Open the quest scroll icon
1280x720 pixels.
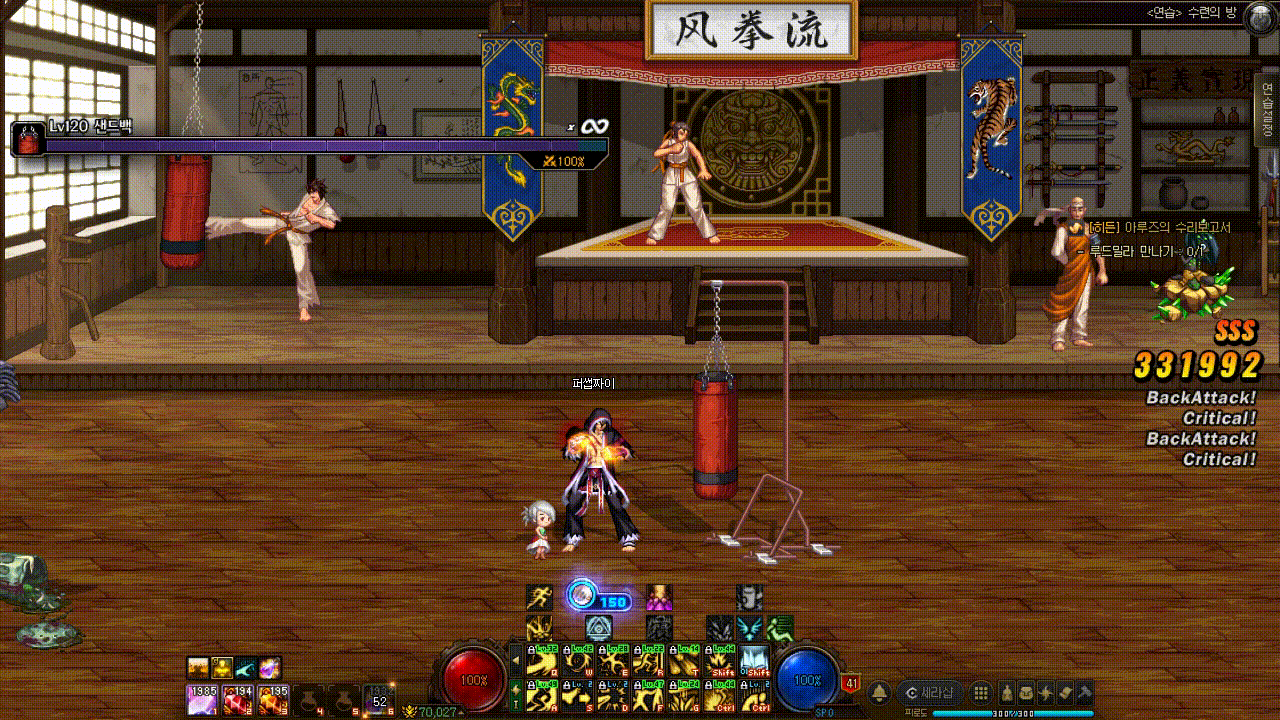(x=1065, y=692)
